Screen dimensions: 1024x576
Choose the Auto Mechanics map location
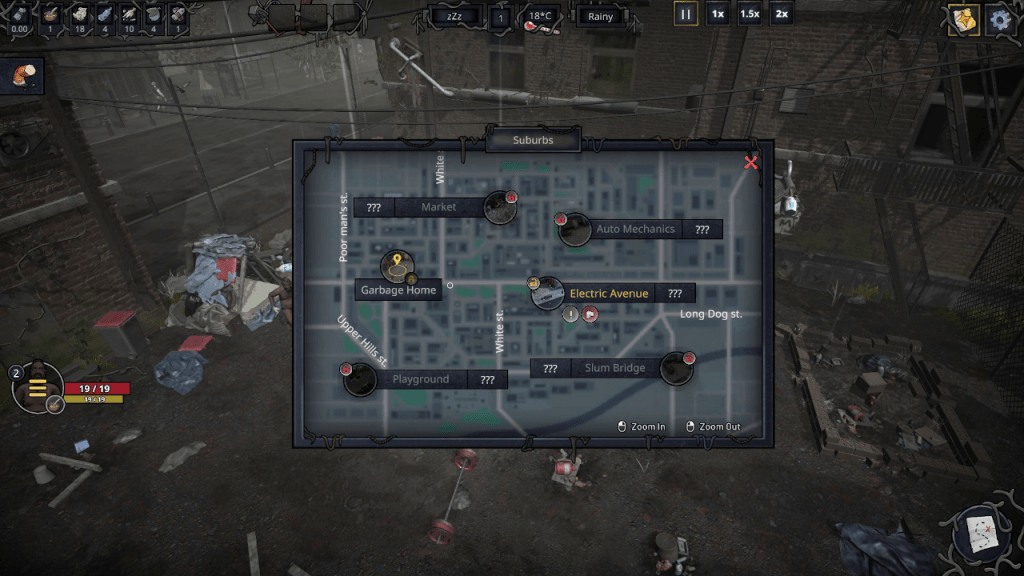click(575, 229)
